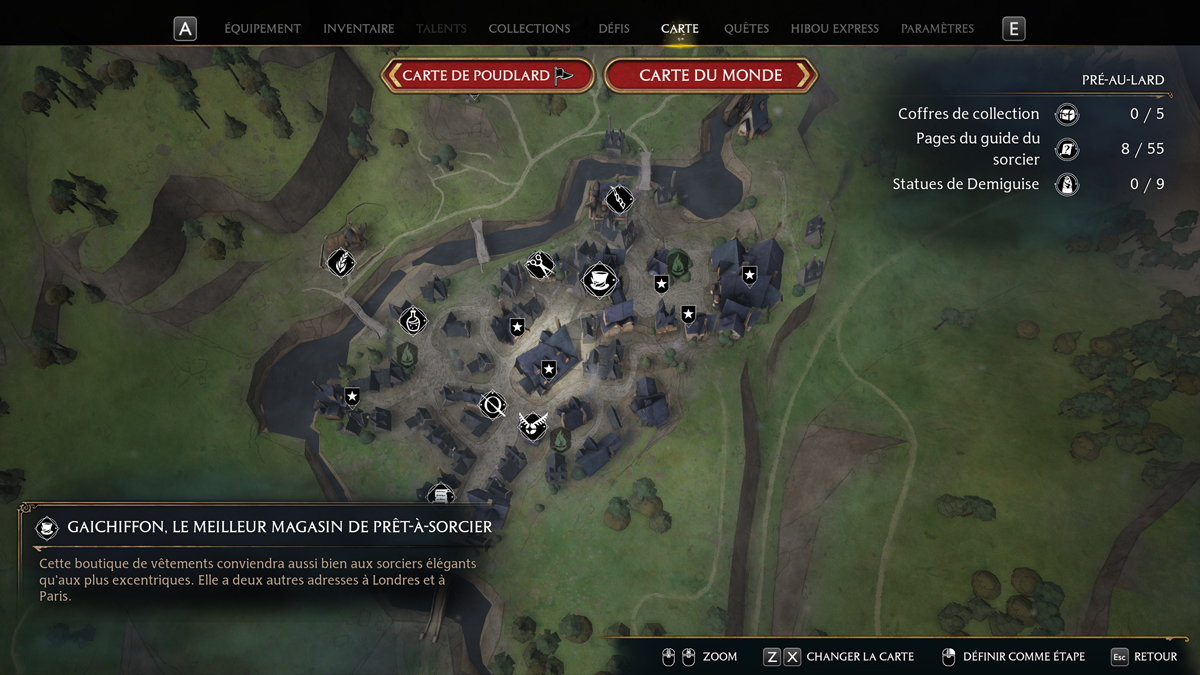Viewport: 1200px width, 675px height.
Task: Select the Carte tab
Action: [680, 29]
